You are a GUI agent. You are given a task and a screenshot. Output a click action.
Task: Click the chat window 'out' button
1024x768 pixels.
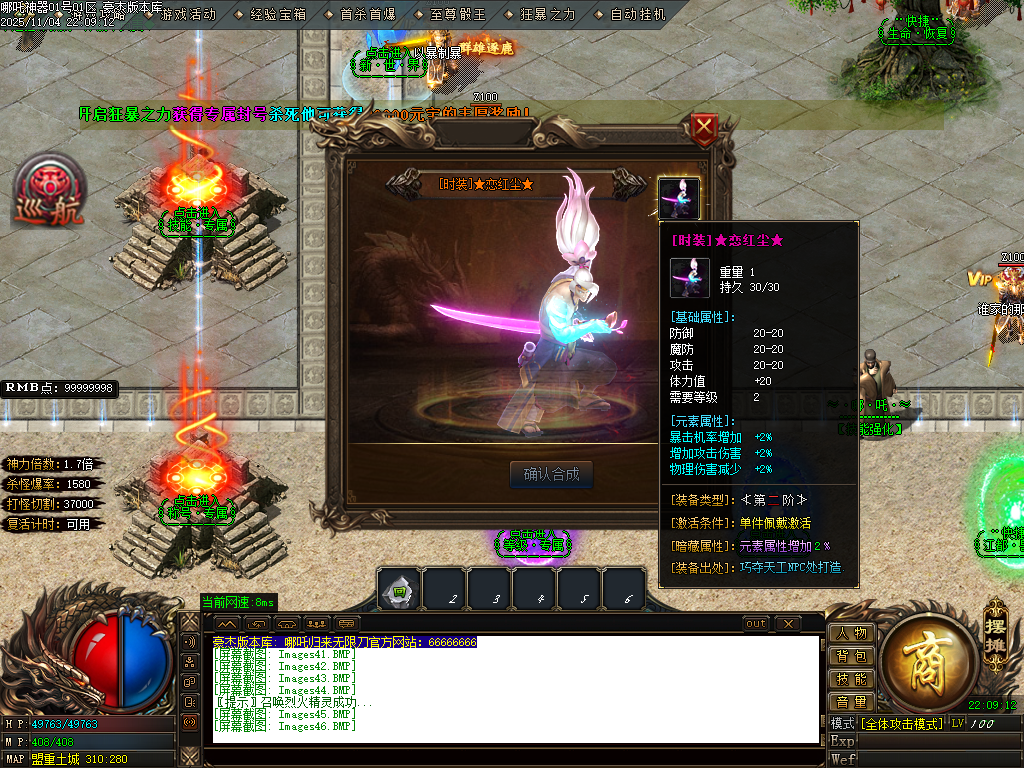click(757, 624)
